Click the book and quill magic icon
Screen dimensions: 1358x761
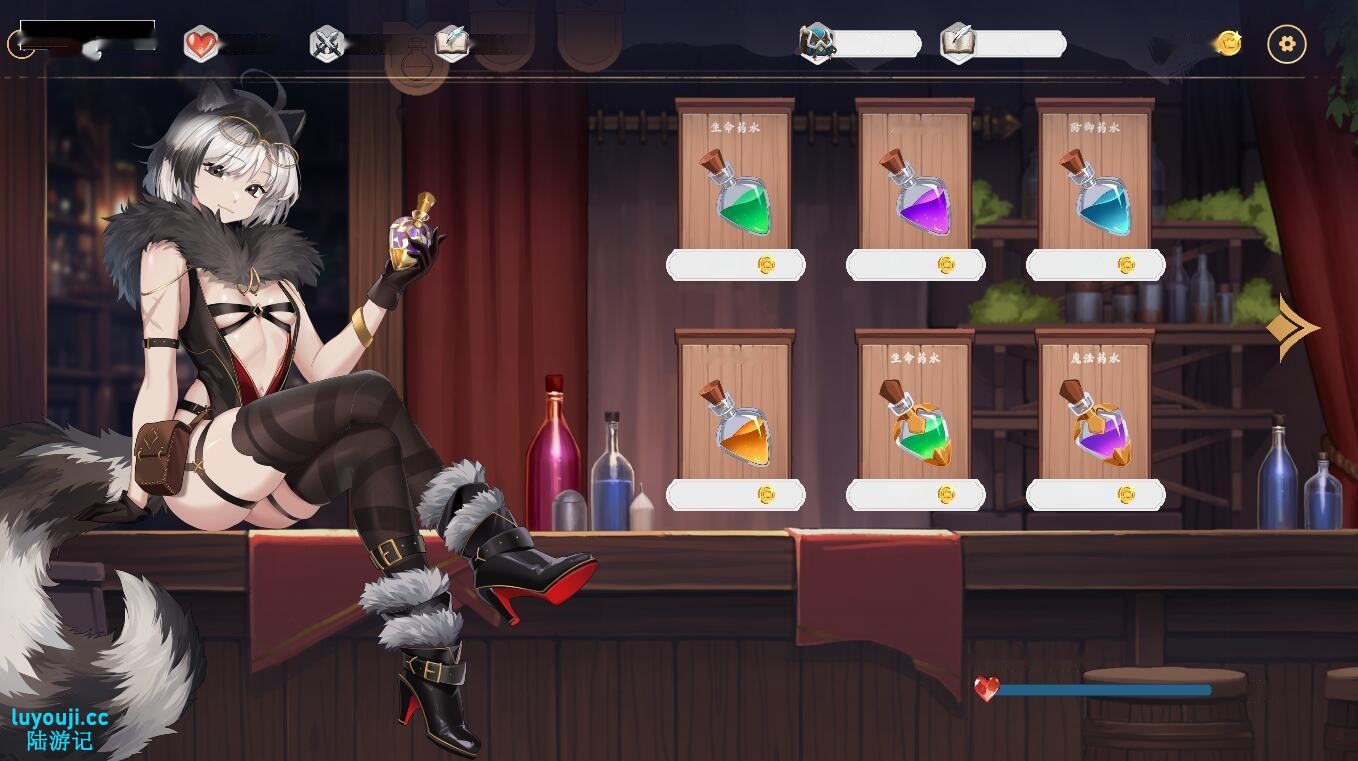452,43
